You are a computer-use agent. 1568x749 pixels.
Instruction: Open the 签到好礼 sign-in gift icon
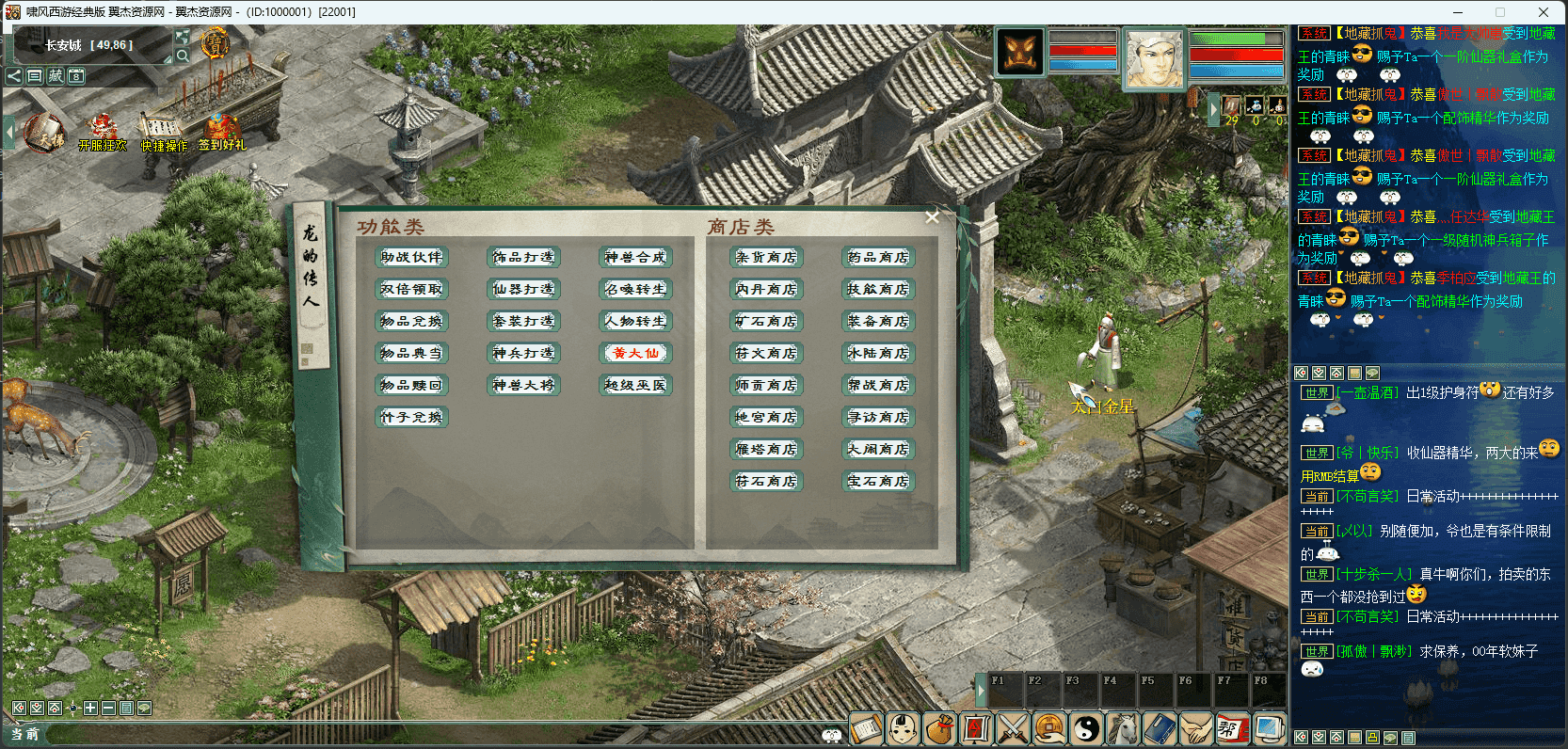point(221,132)
